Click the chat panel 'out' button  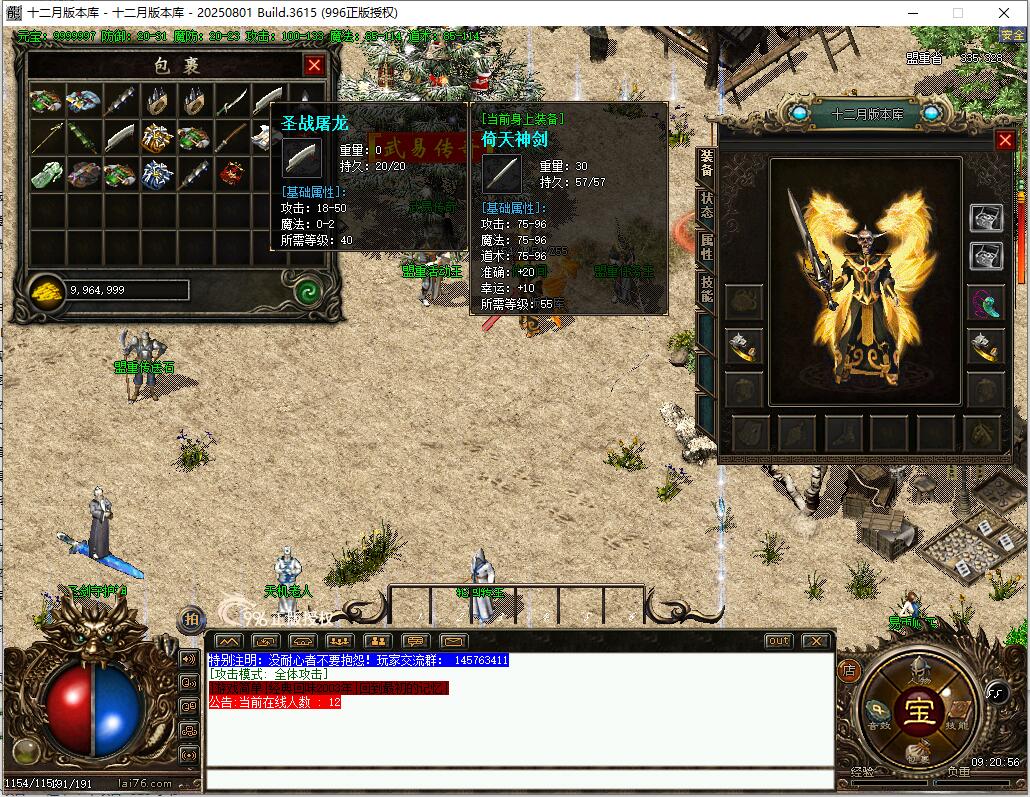[x=778, y=641]
